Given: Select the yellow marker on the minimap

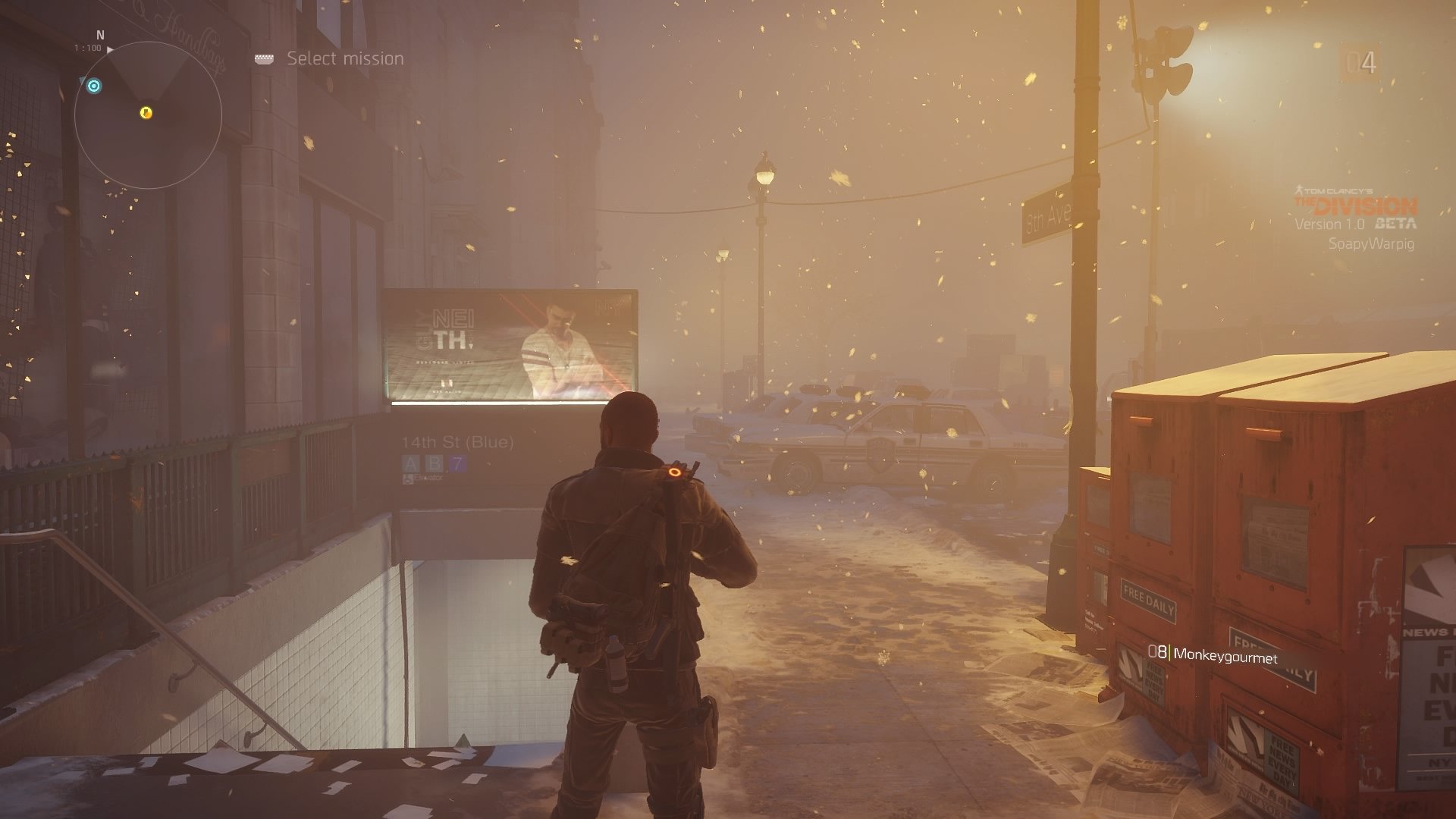Looking at the screenshot, I should pyautogui.click(x=146, y=113).
